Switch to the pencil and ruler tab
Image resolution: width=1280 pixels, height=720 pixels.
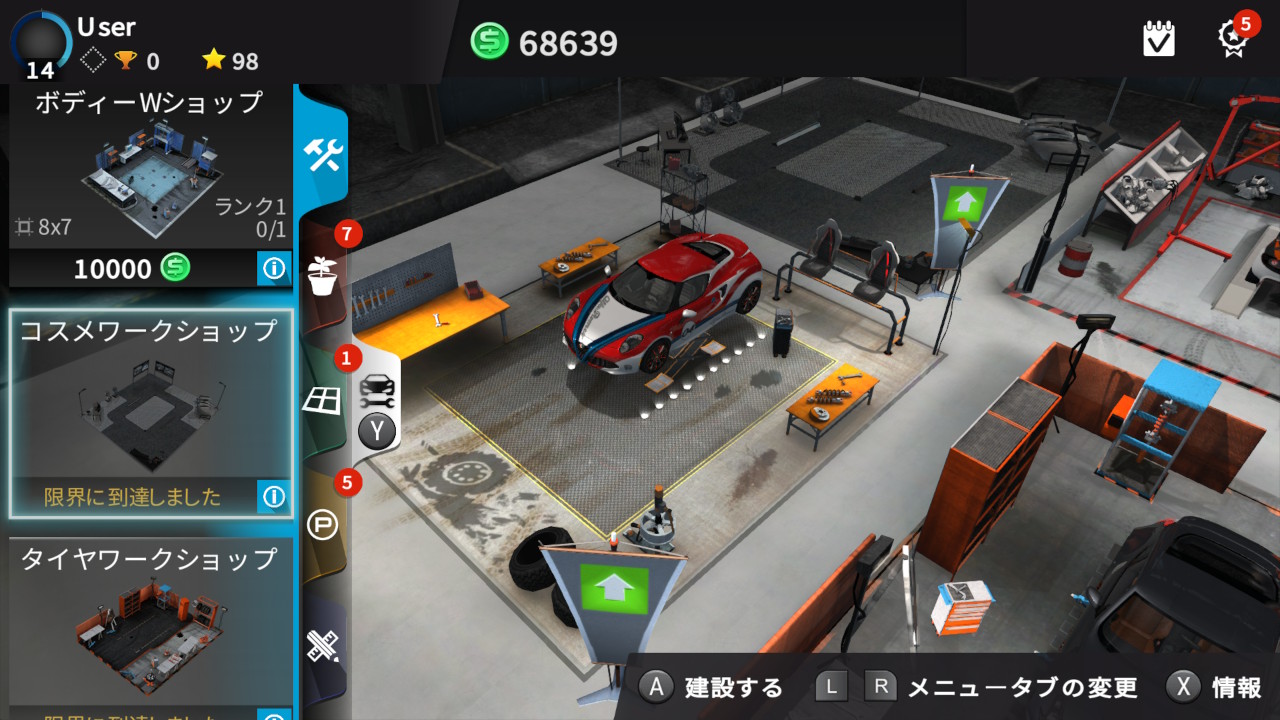pos(323,646)
